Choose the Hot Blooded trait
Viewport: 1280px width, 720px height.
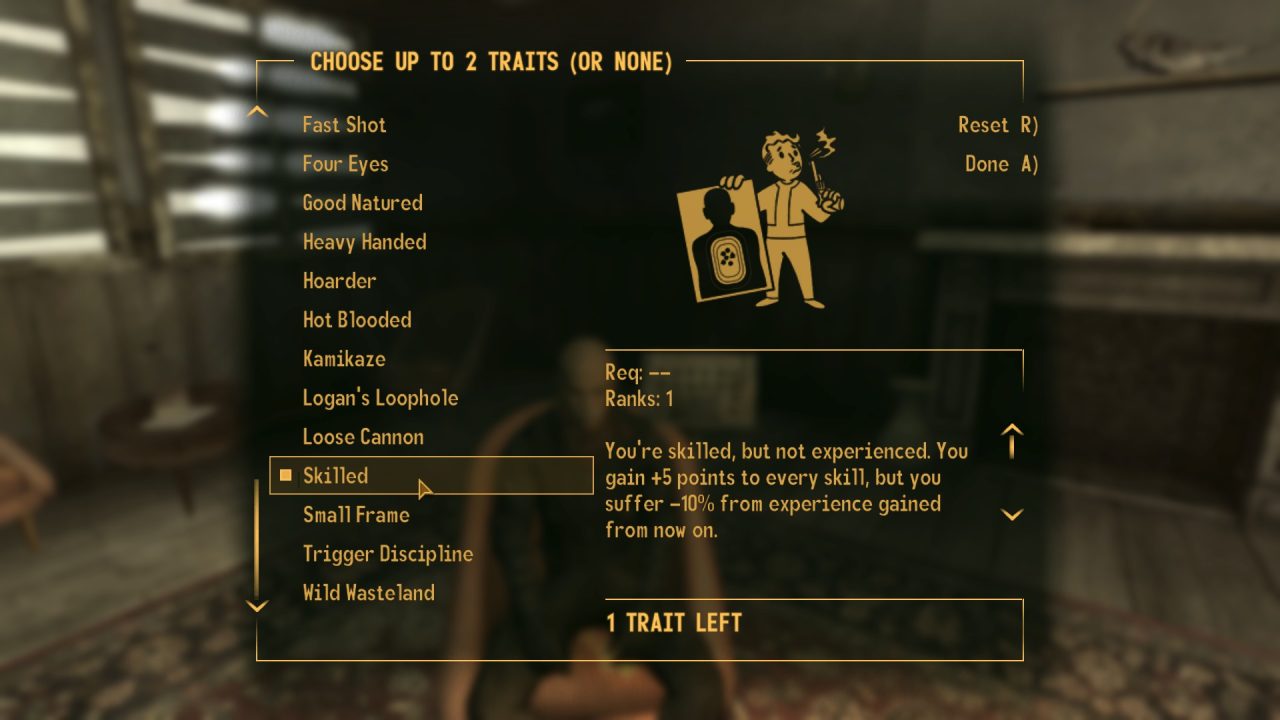click(357, 320)
